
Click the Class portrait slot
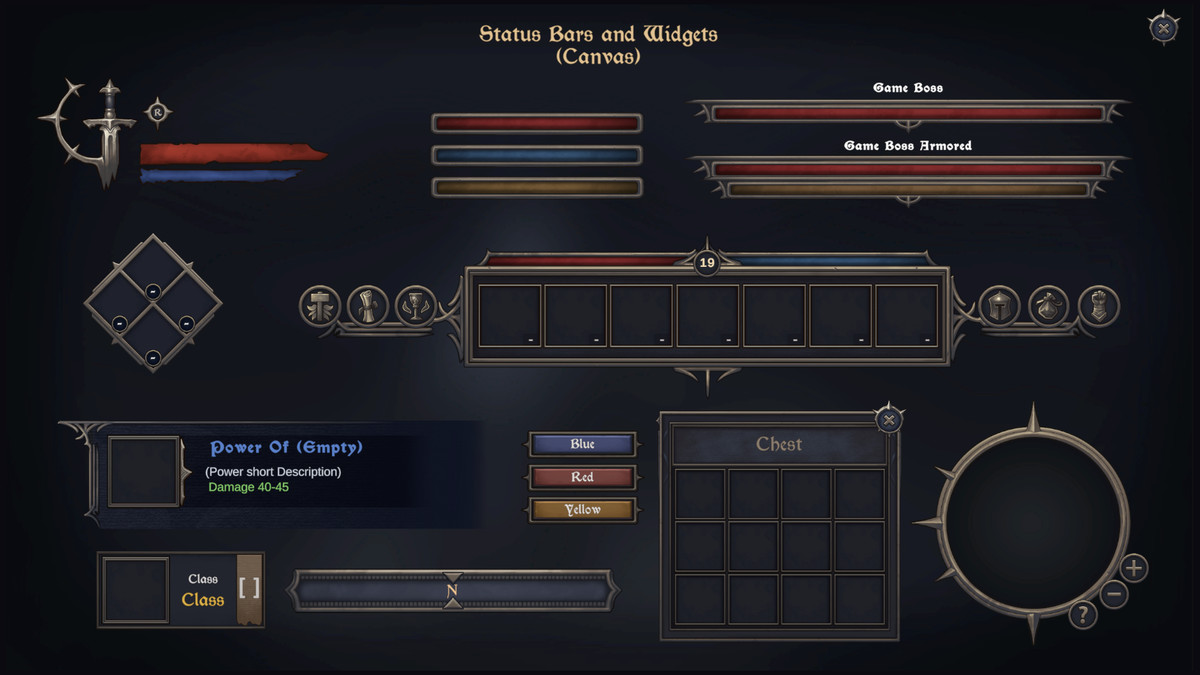135,590
